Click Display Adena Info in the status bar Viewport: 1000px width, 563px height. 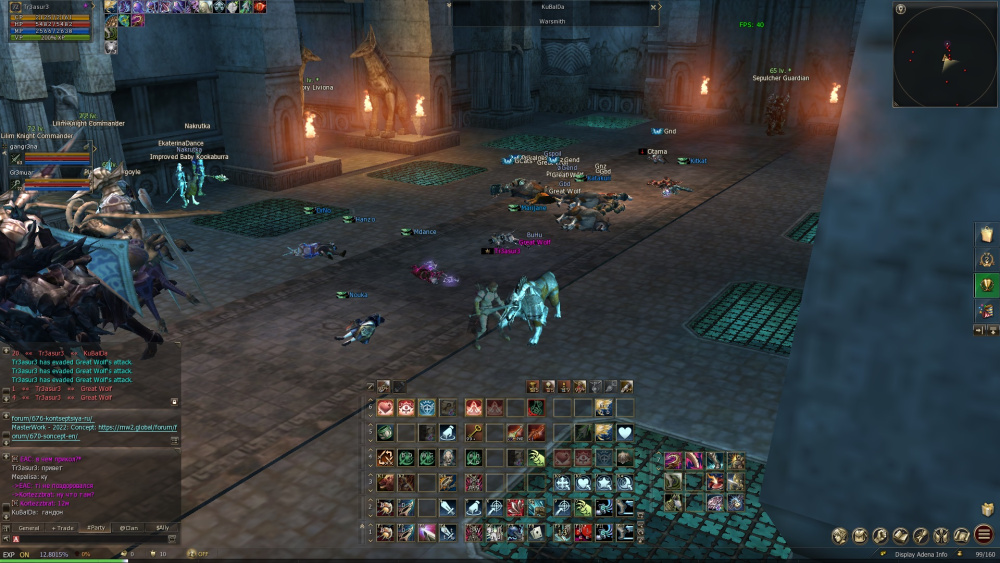click(920, 554)
